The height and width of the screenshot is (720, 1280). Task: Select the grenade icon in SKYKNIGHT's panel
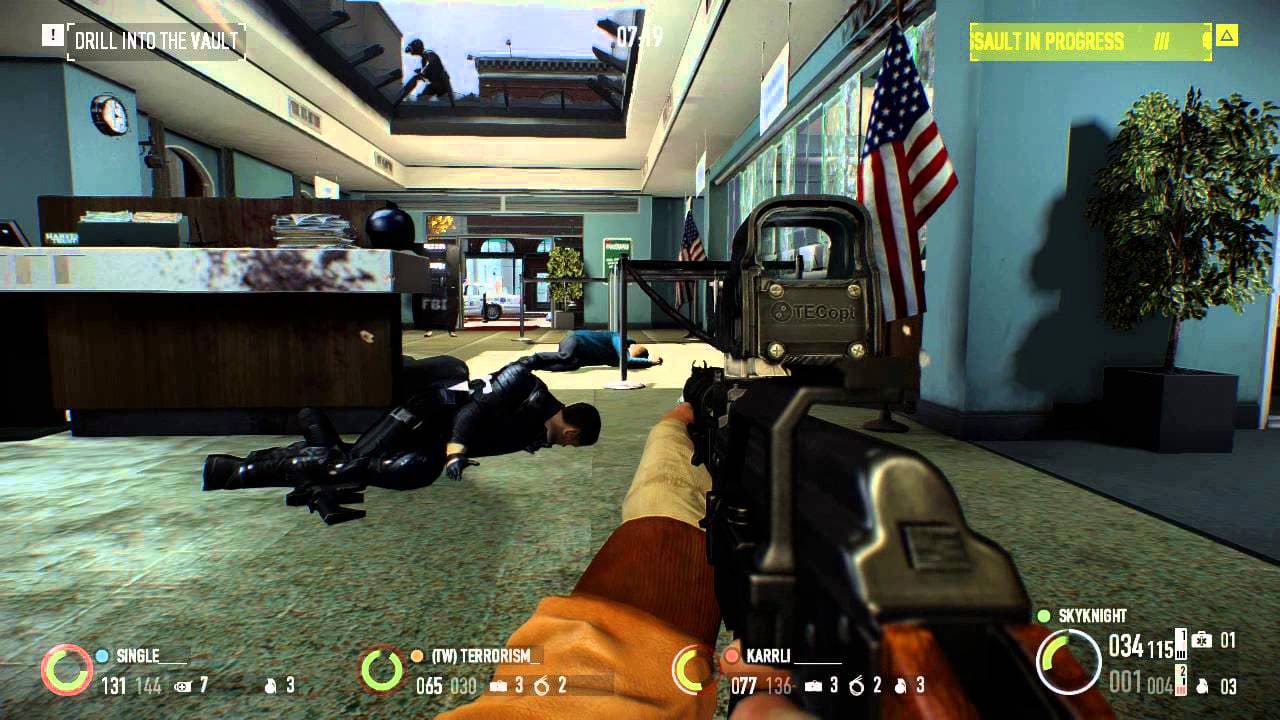pyautogui.click(x=1200, y=686)
